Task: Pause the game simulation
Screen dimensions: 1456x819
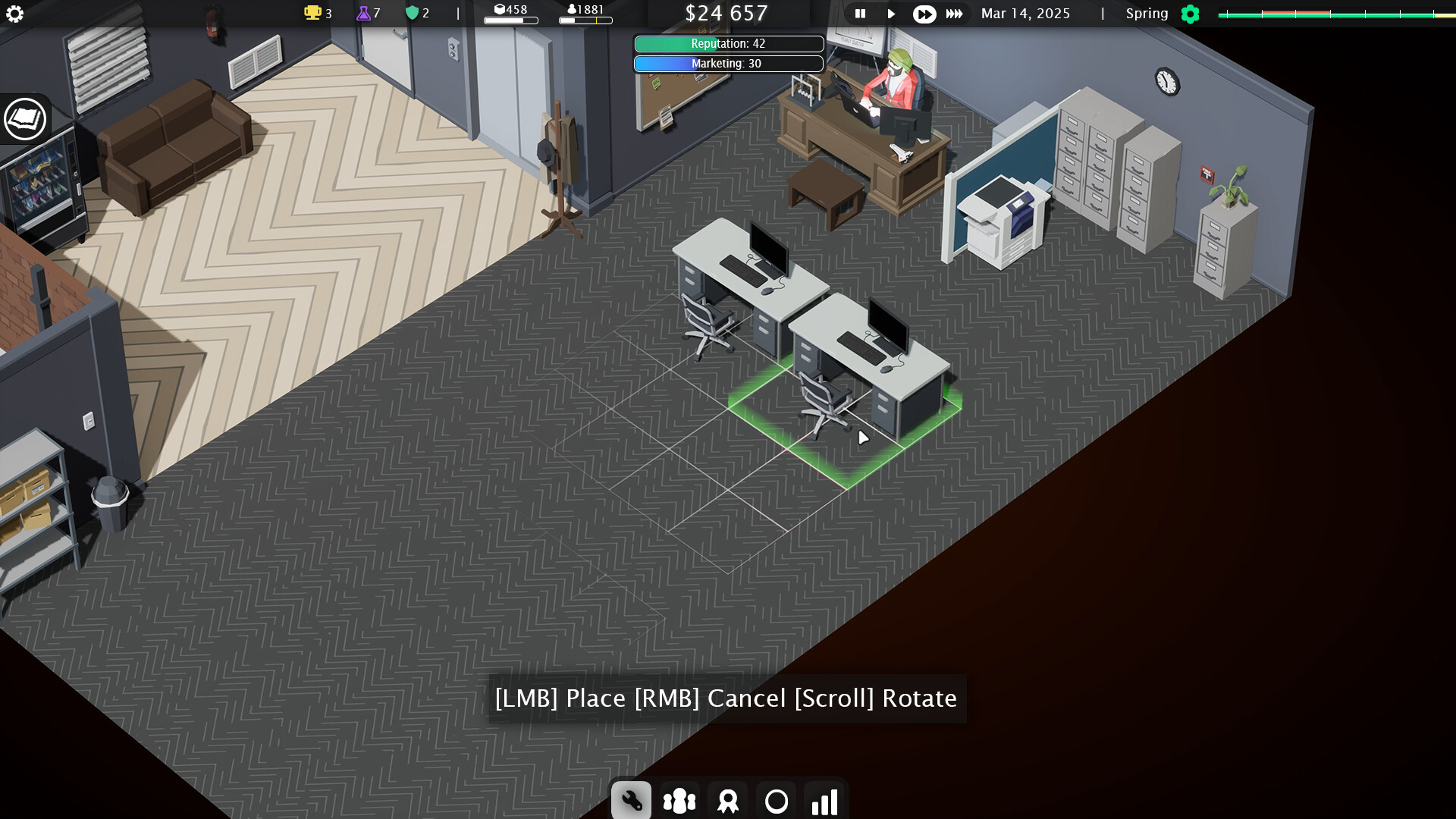Action: tap(860, 14)
